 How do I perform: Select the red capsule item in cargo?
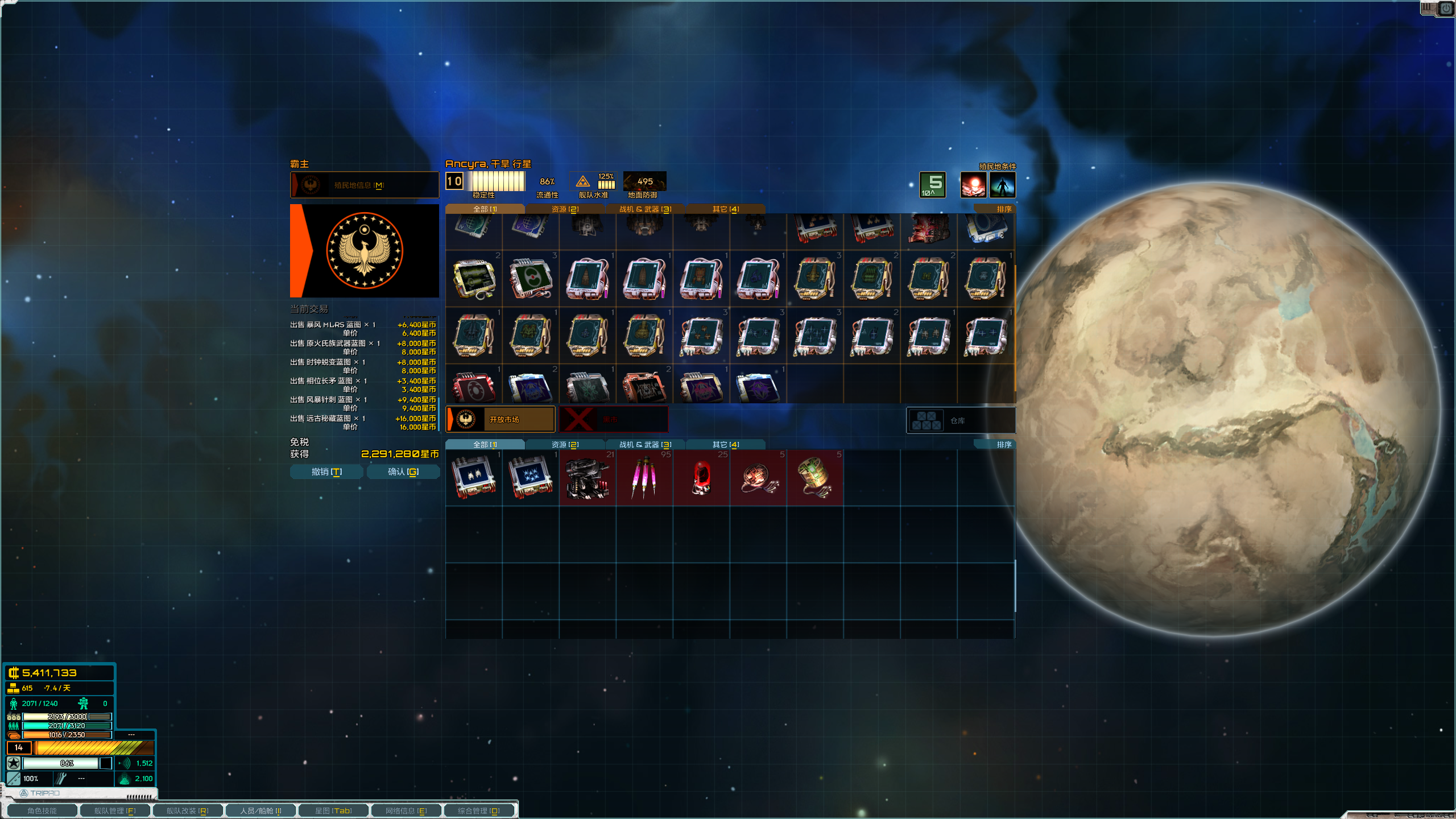pos(701,478)
